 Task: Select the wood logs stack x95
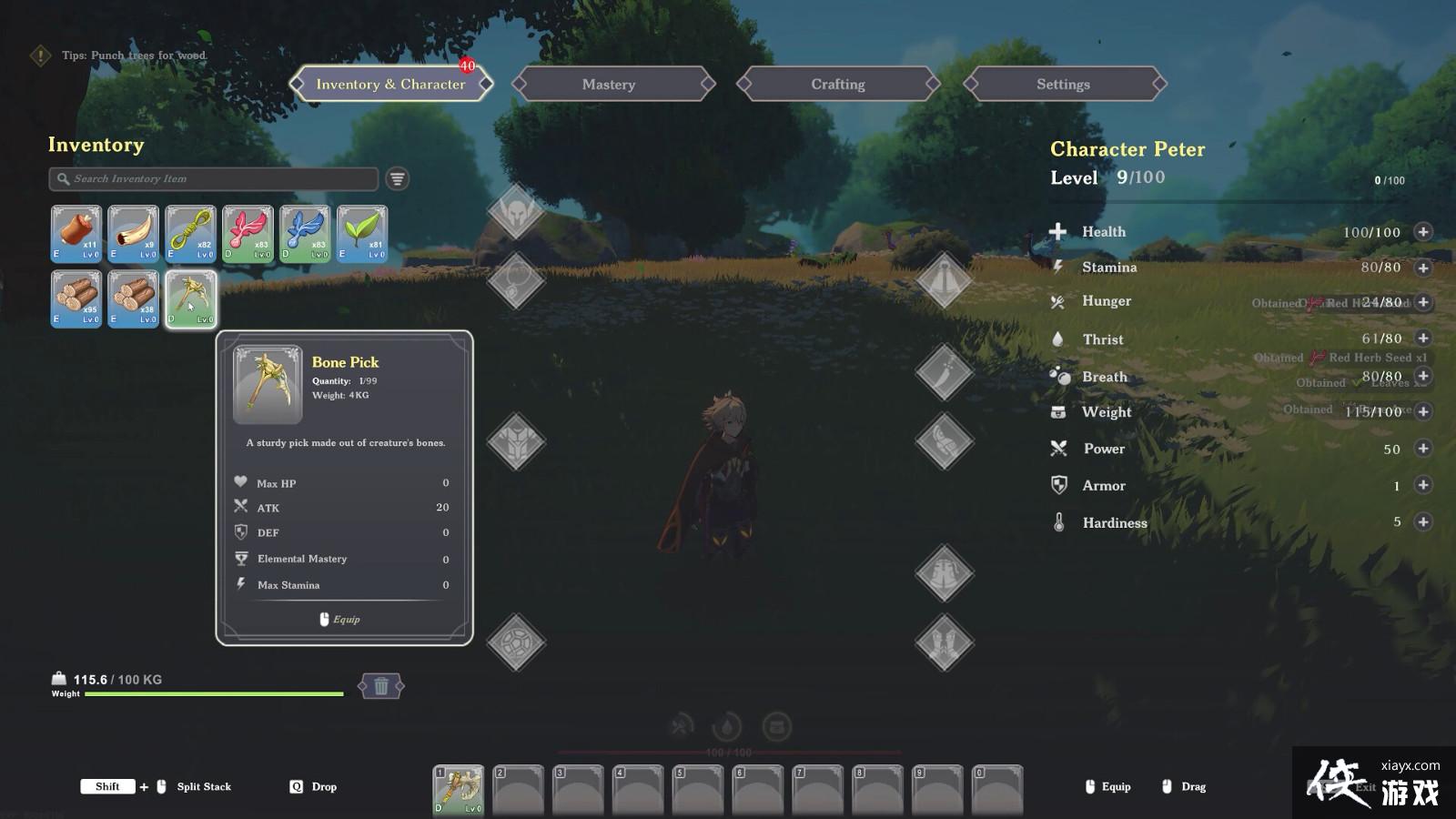76,299
